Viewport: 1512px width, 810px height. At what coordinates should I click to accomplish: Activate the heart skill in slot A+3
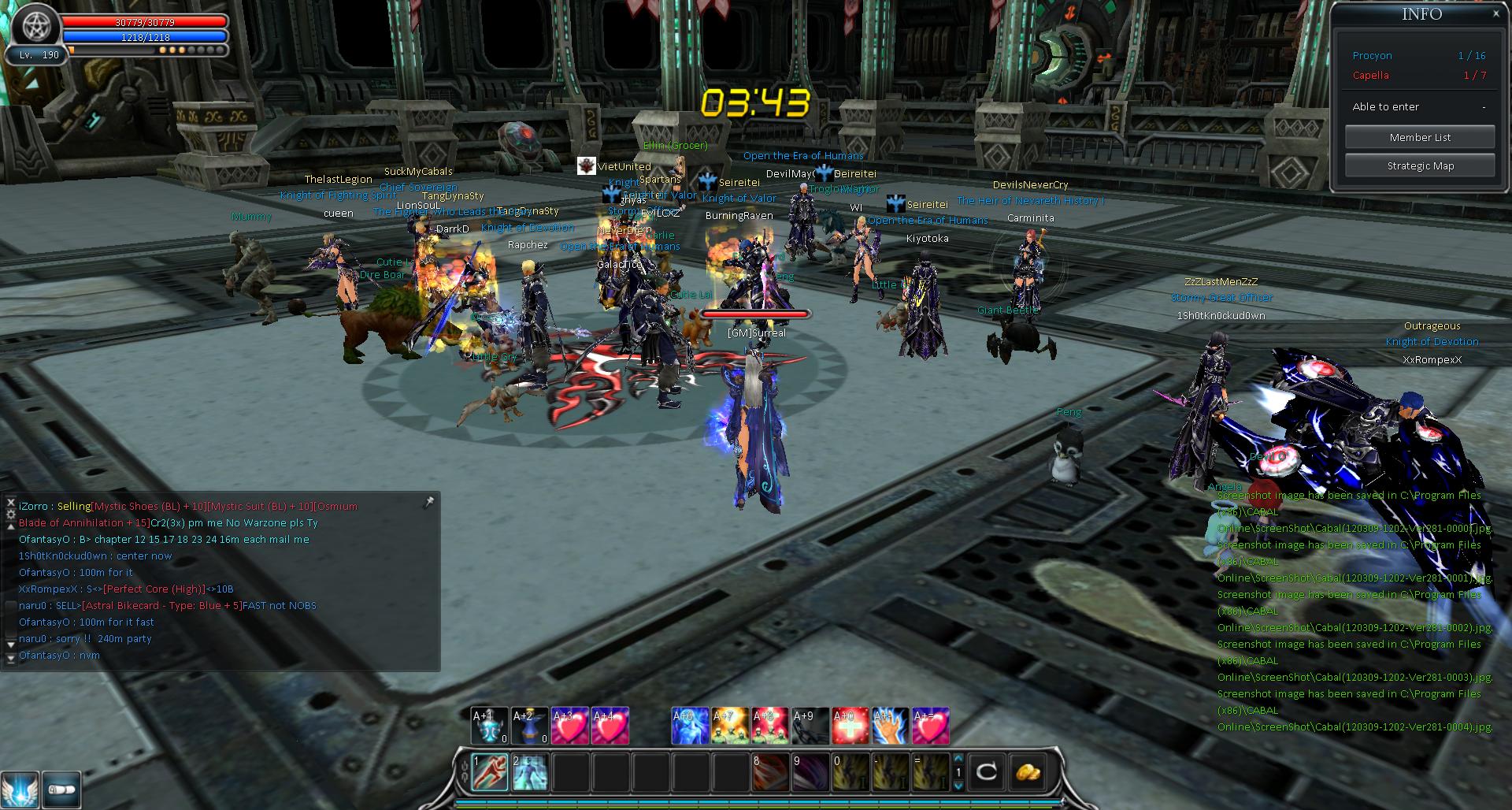569,726
